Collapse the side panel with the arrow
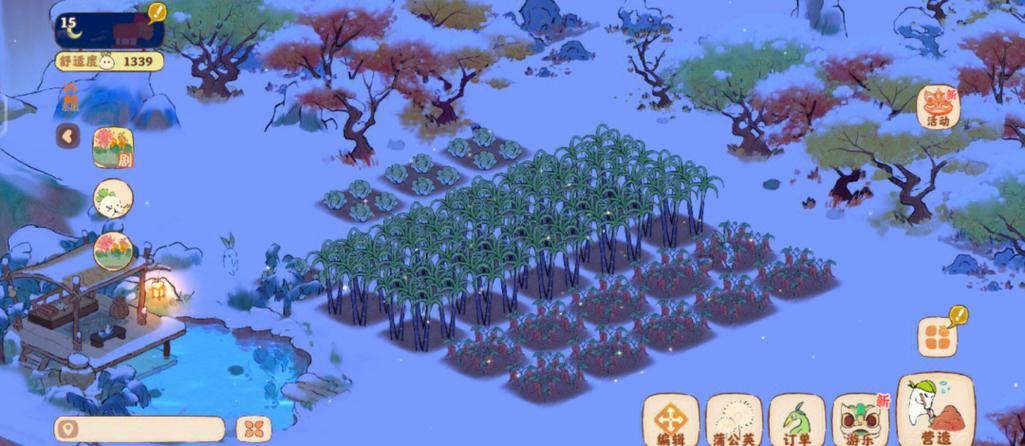 pyautogui.click(x=68, y=136)
